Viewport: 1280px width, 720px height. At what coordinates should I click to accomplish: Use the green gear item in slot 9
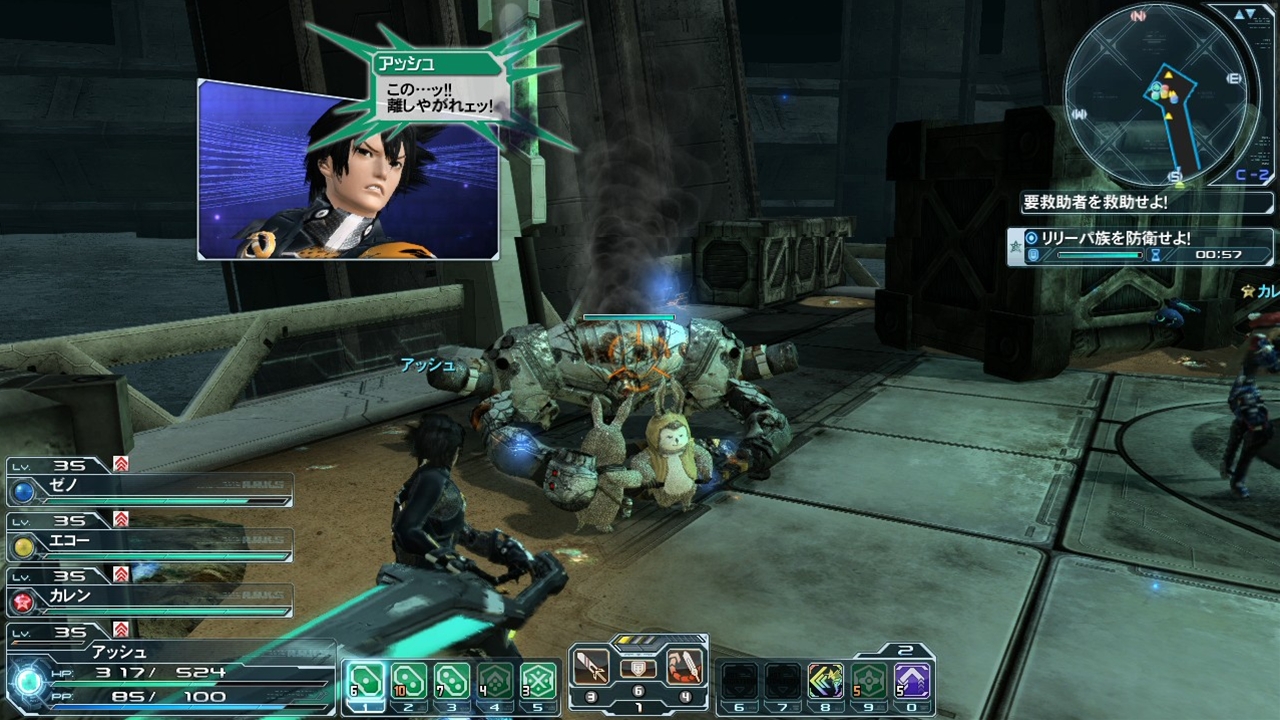869,680
